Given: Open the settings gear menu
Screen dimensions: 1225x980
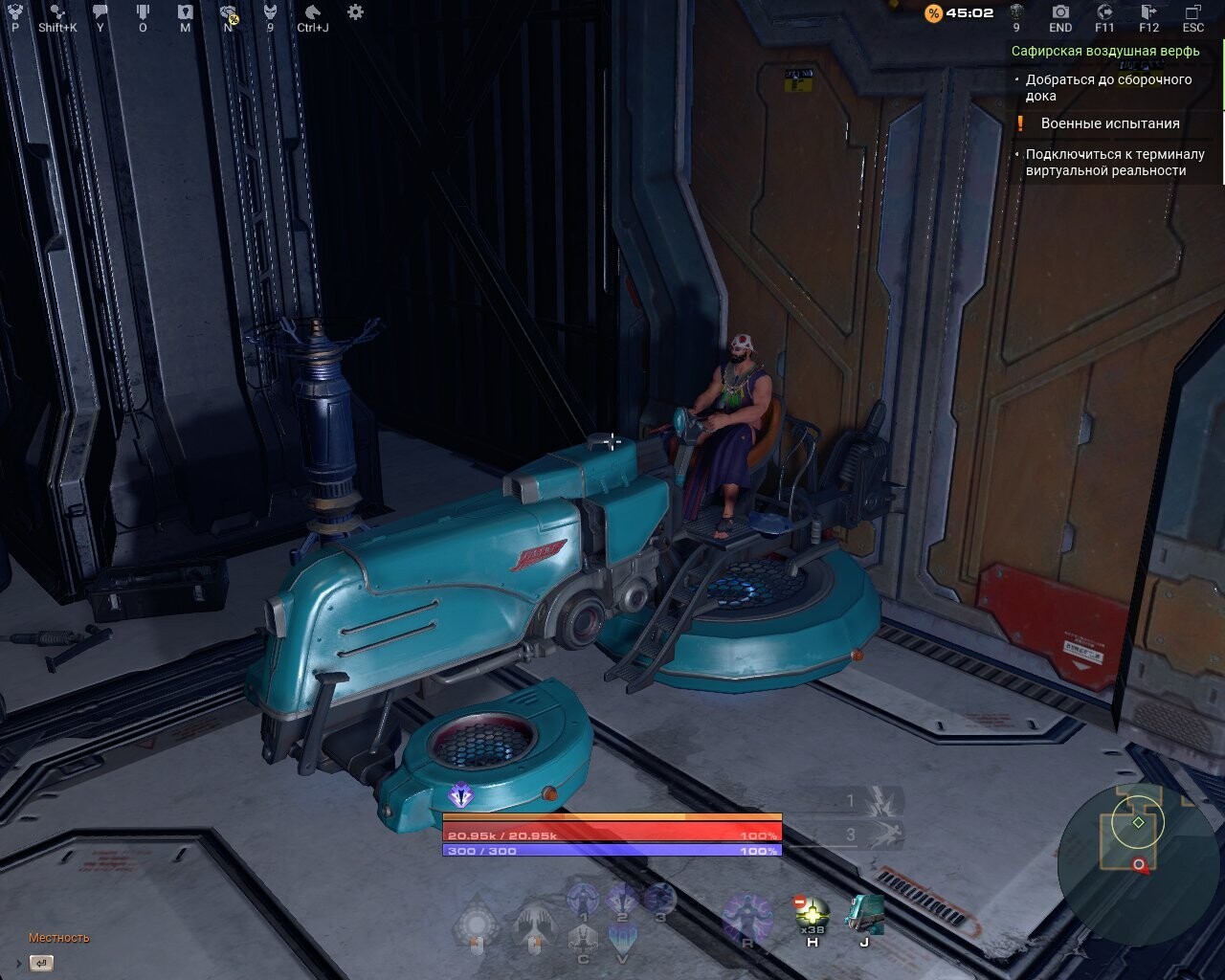Looking at the screenshot, I should coord(355,12).
